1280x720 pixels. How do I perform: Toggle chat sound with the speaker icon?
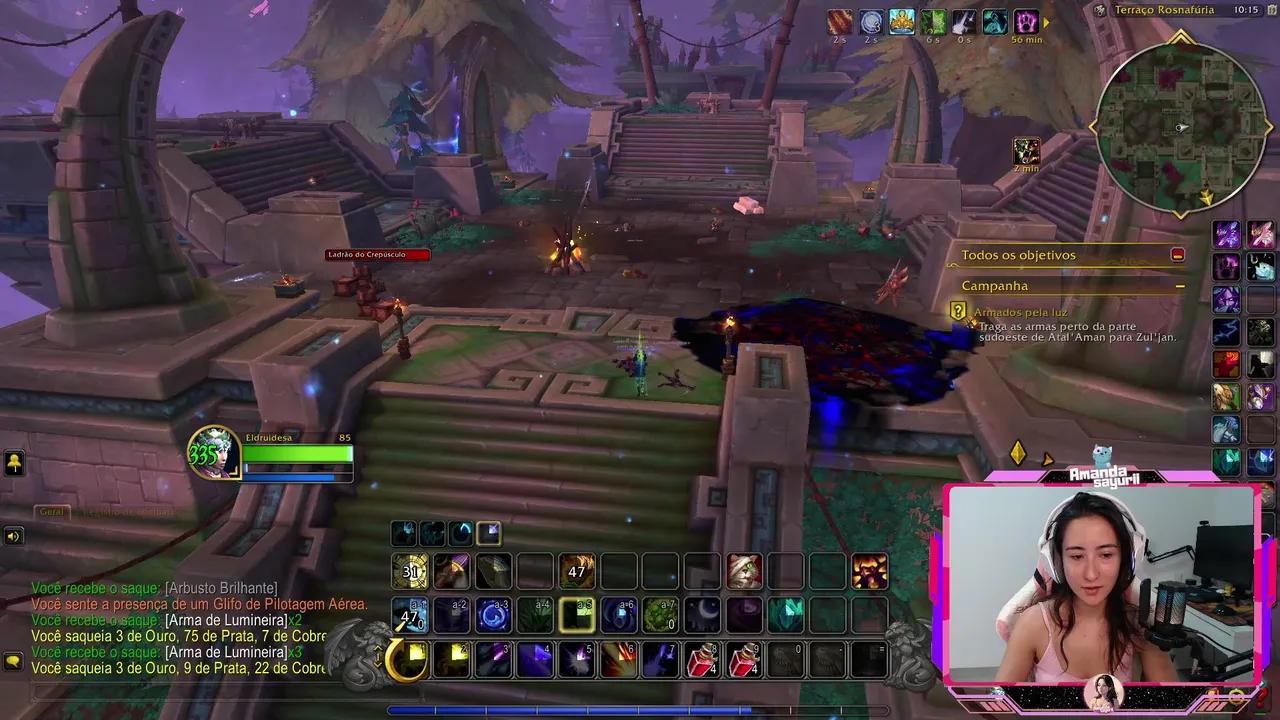(x=14, y=536)
